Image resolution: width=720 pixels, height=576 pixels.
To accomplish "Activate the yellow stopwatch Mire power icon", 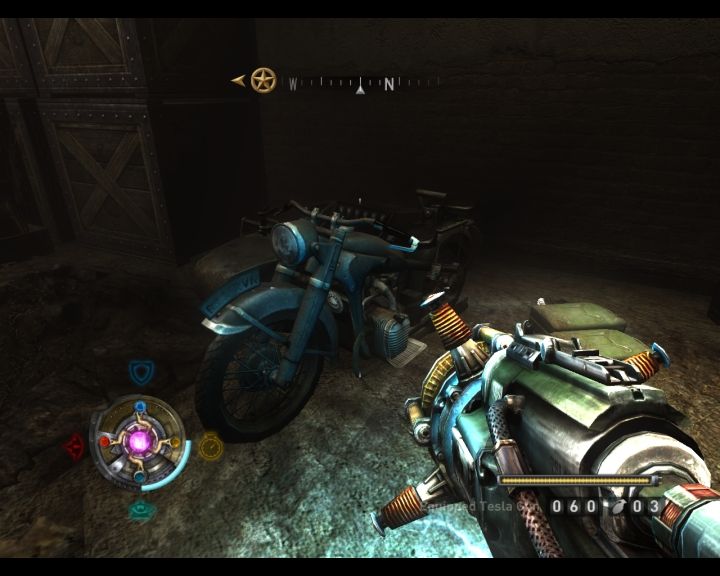I will [x=210, y=445].
